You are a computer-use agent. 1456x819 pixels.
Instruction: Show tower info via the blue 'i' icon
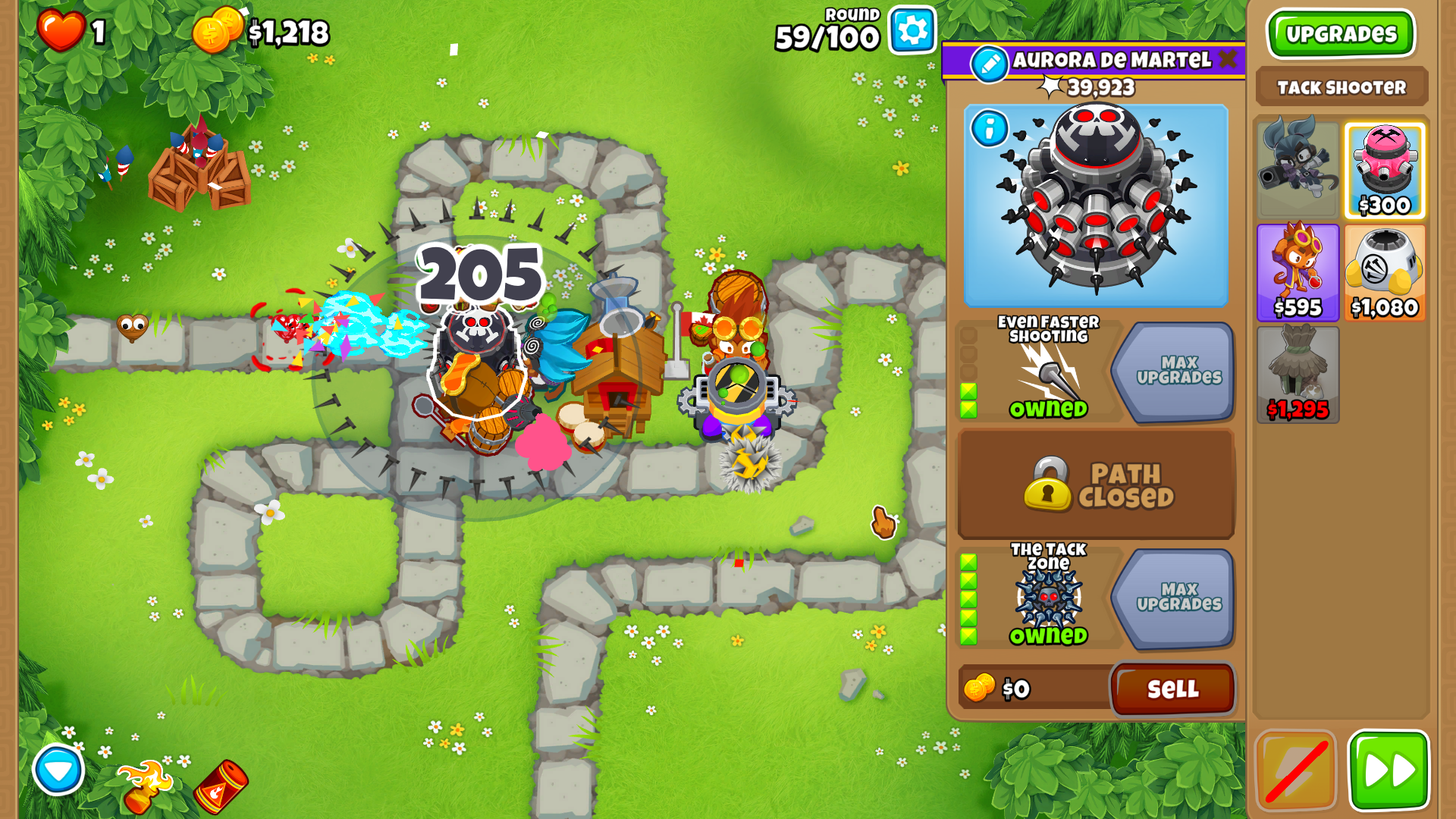(989, 129)
